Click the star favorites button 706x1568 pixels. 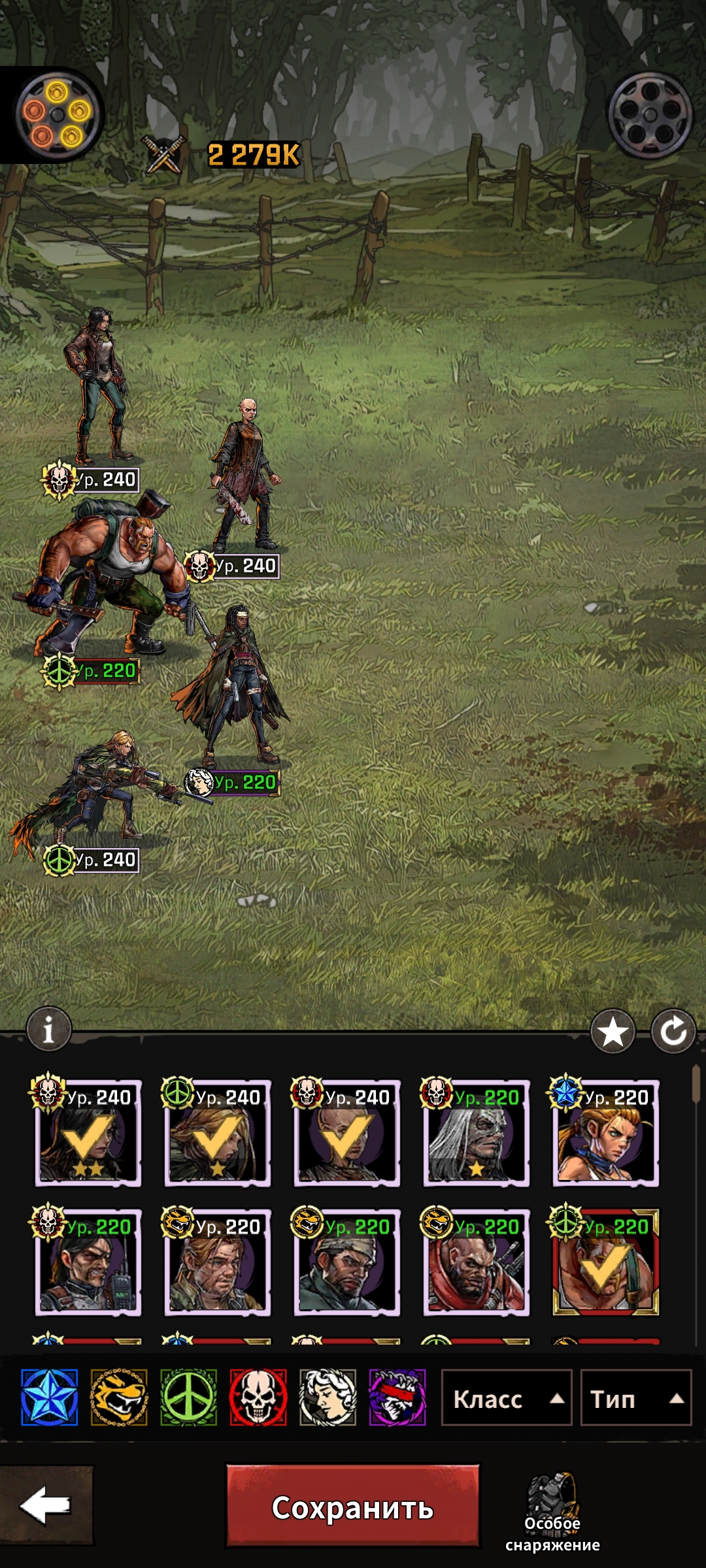click(613, 1032)
